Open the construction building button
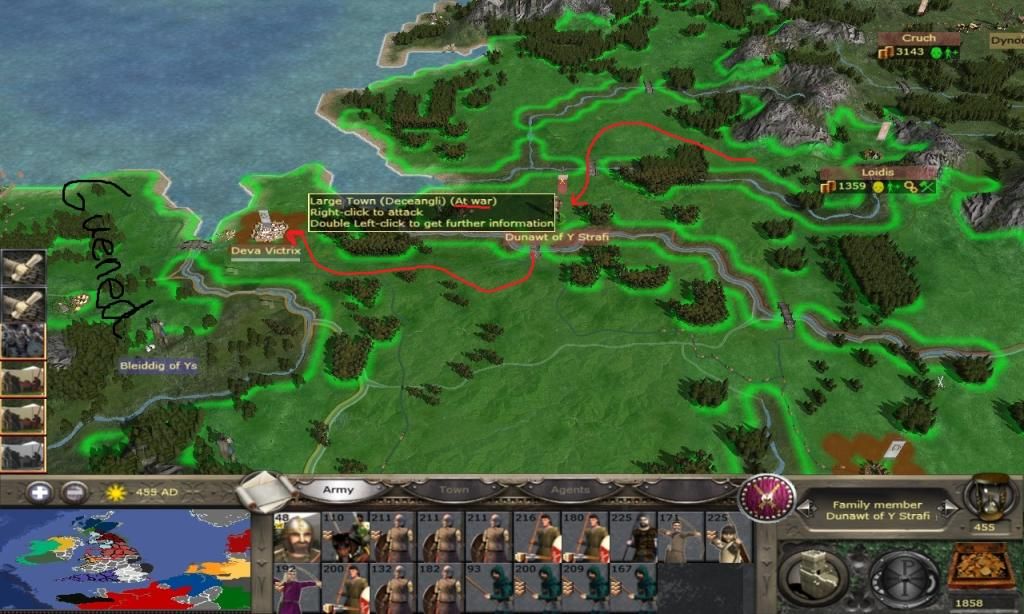 pyautogui.click(x=813, y=577)
